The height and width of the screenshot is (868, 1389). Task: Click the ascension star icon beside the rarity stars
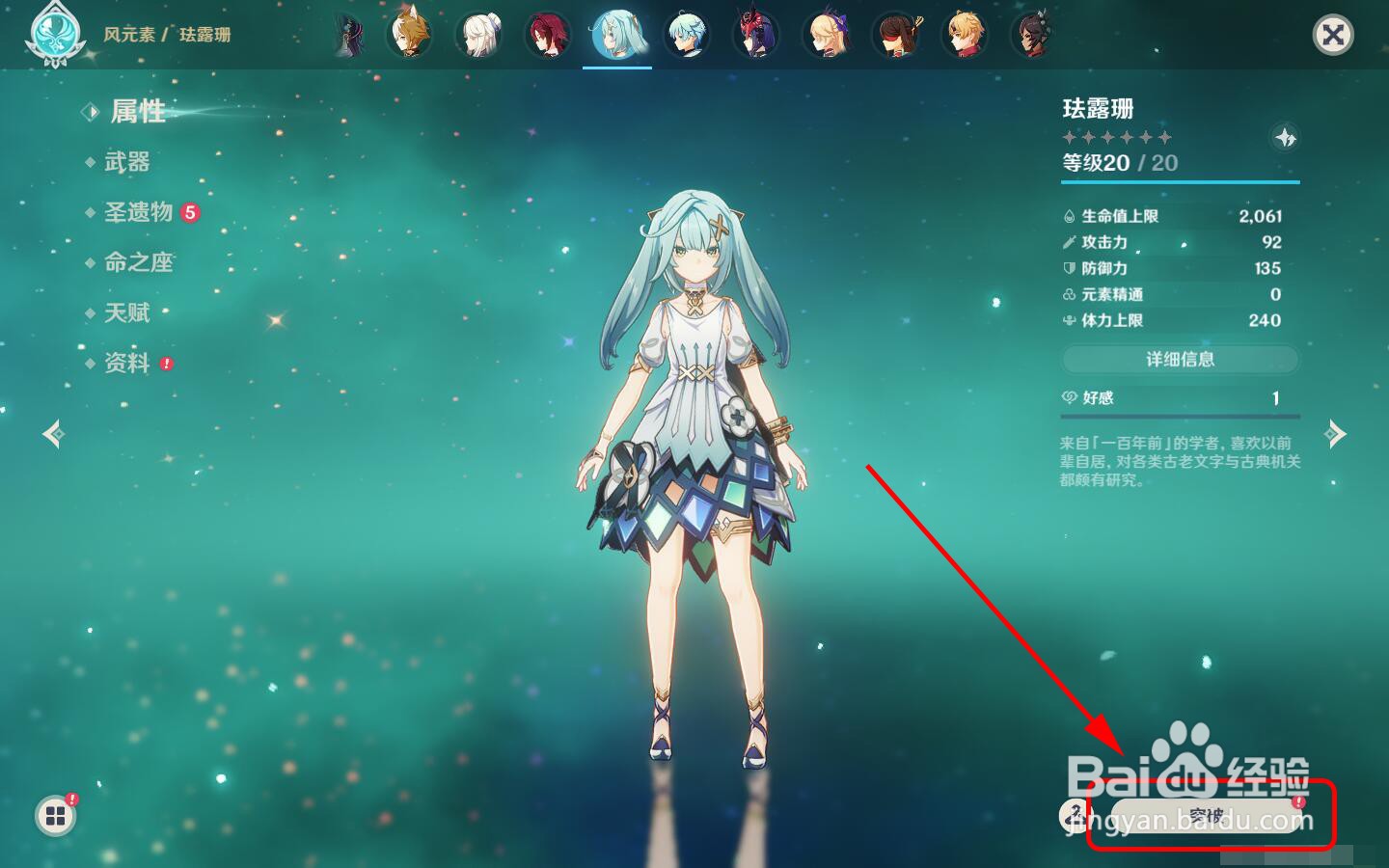(1288, 137)
